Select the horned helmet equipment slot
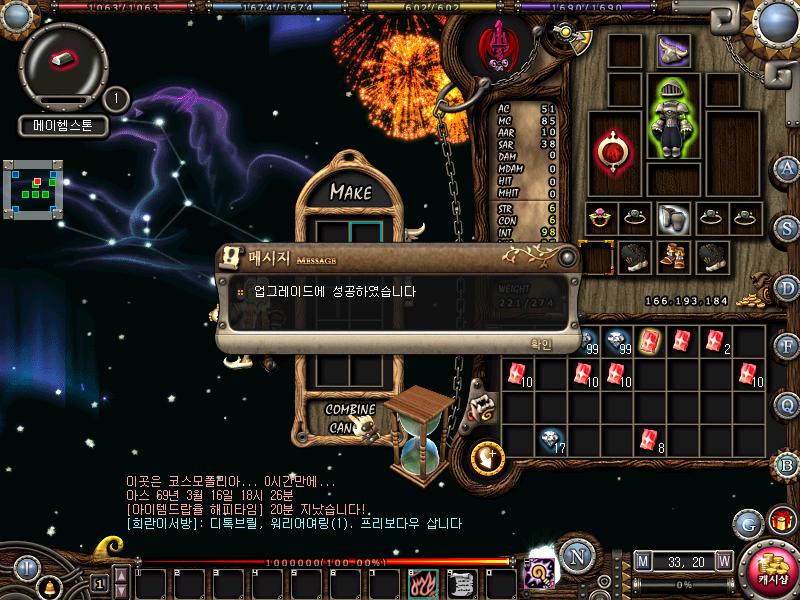The height and width of the screenshot is (600, 800). tap(673, 51)
